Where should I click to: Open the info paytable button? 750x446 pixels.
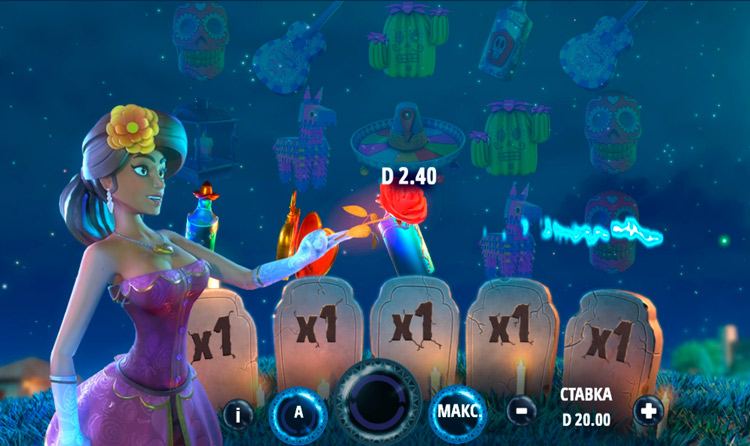click(x=238, y=411)
